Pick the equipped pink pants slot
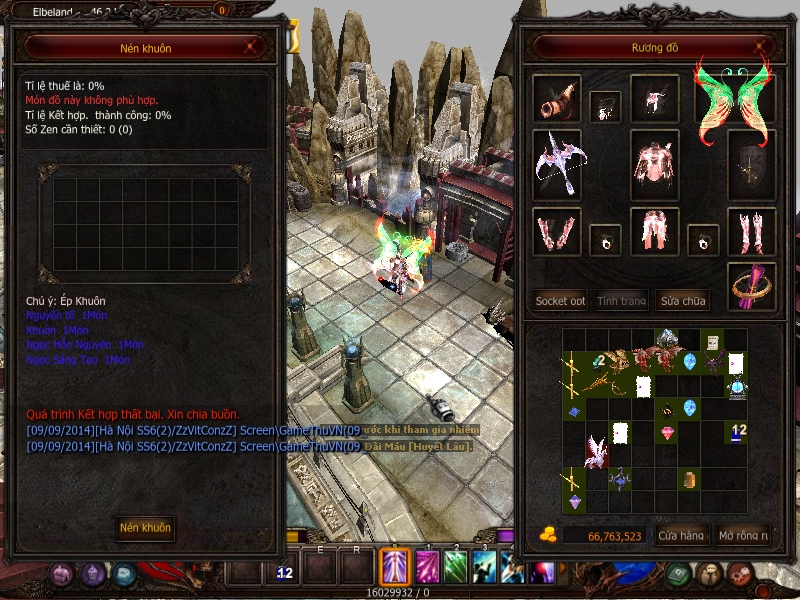 655,232
